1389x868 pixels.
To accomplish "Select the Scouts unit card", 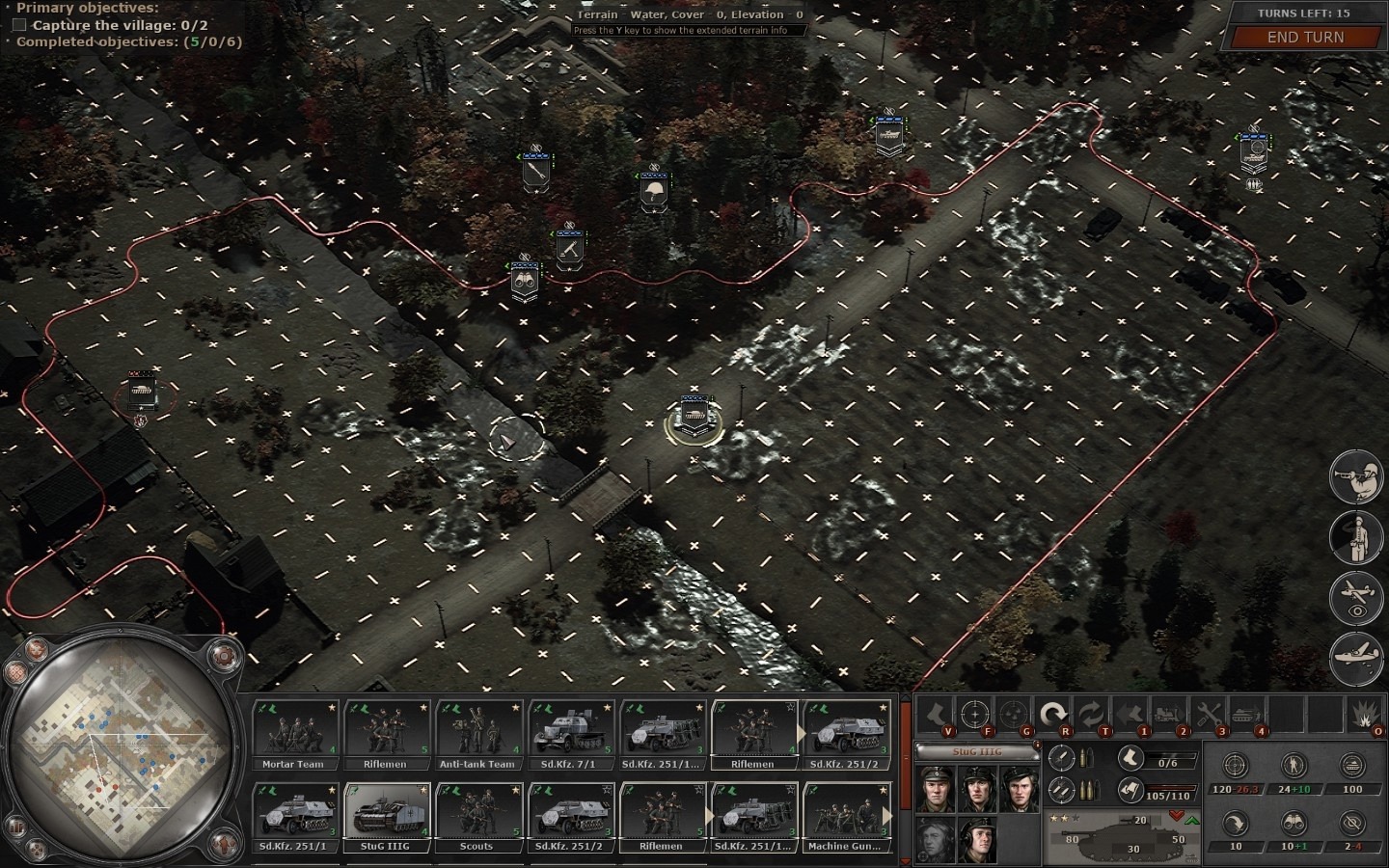I will click(x=477, y=817).
